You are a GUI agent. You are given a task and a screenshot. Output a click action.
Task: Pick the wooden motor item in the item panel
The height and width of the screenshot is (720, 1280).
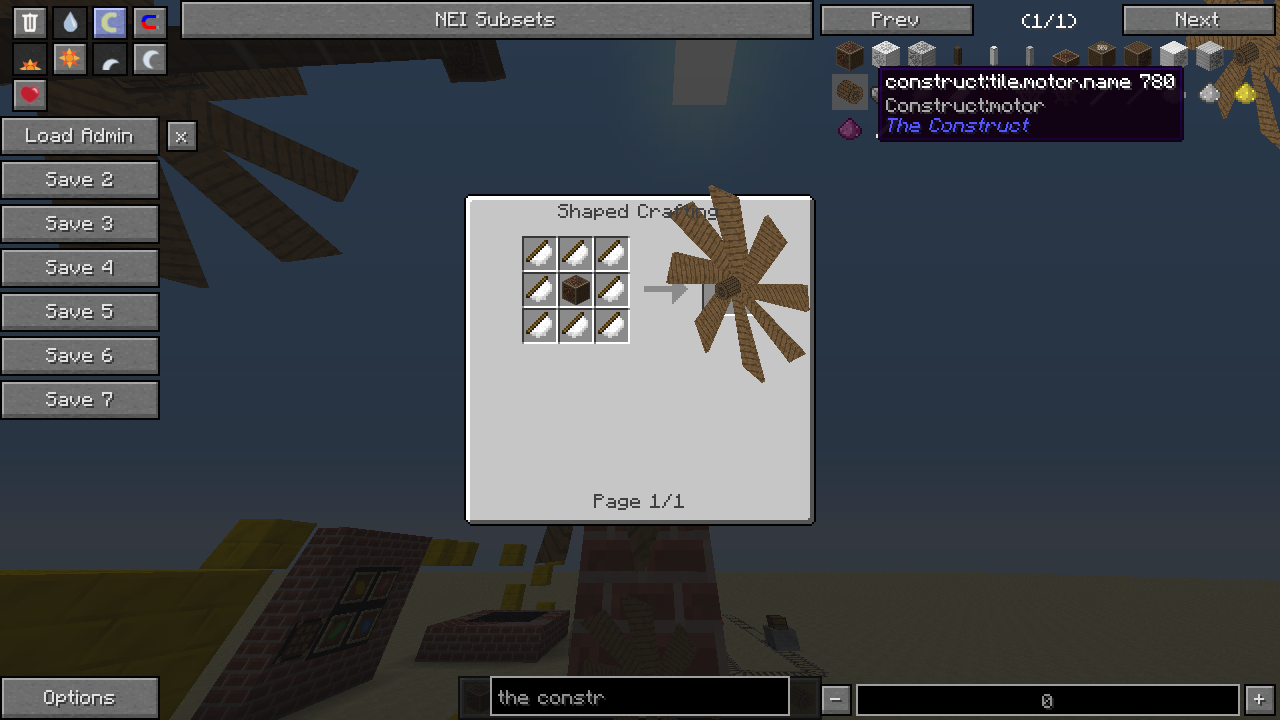[x=850, y=93]
